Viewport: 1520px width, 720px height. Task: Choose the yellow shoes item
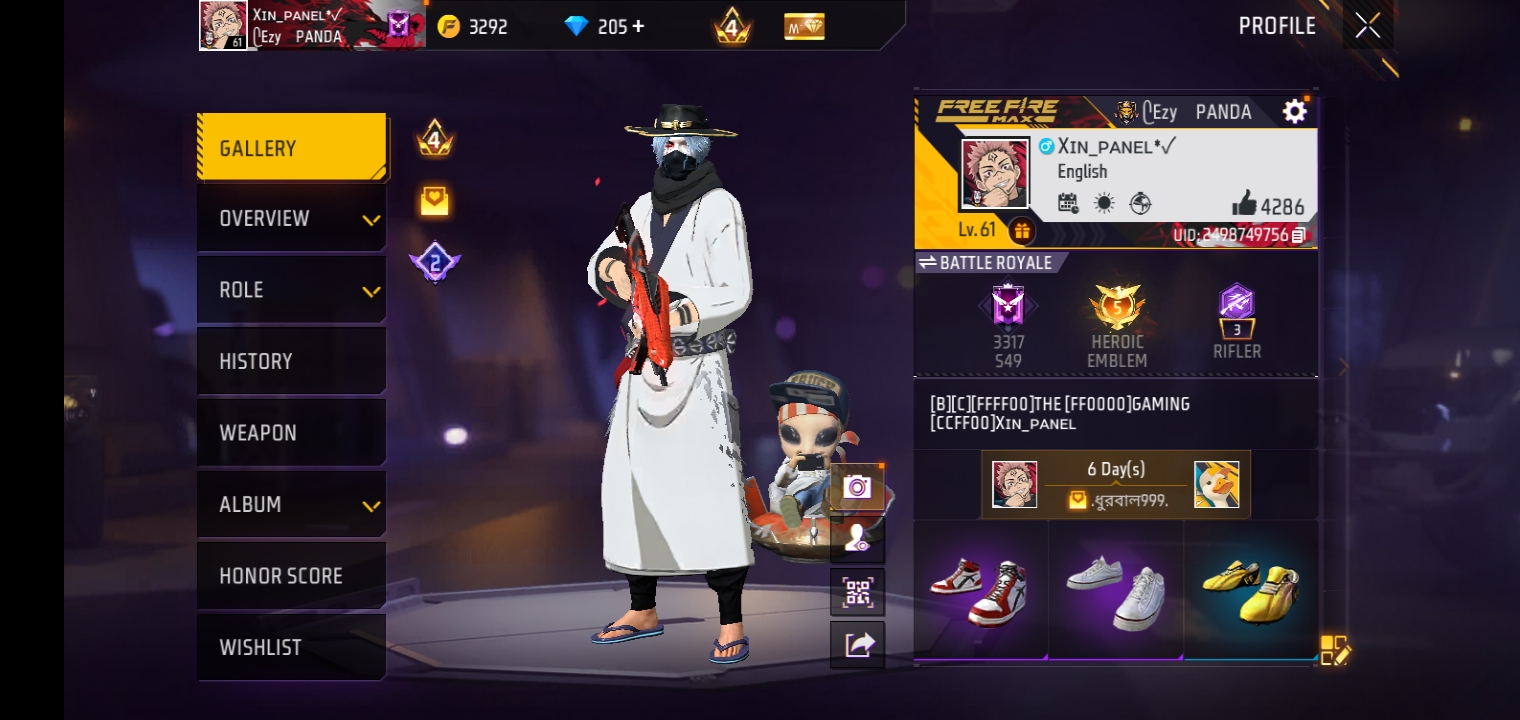1251,590
